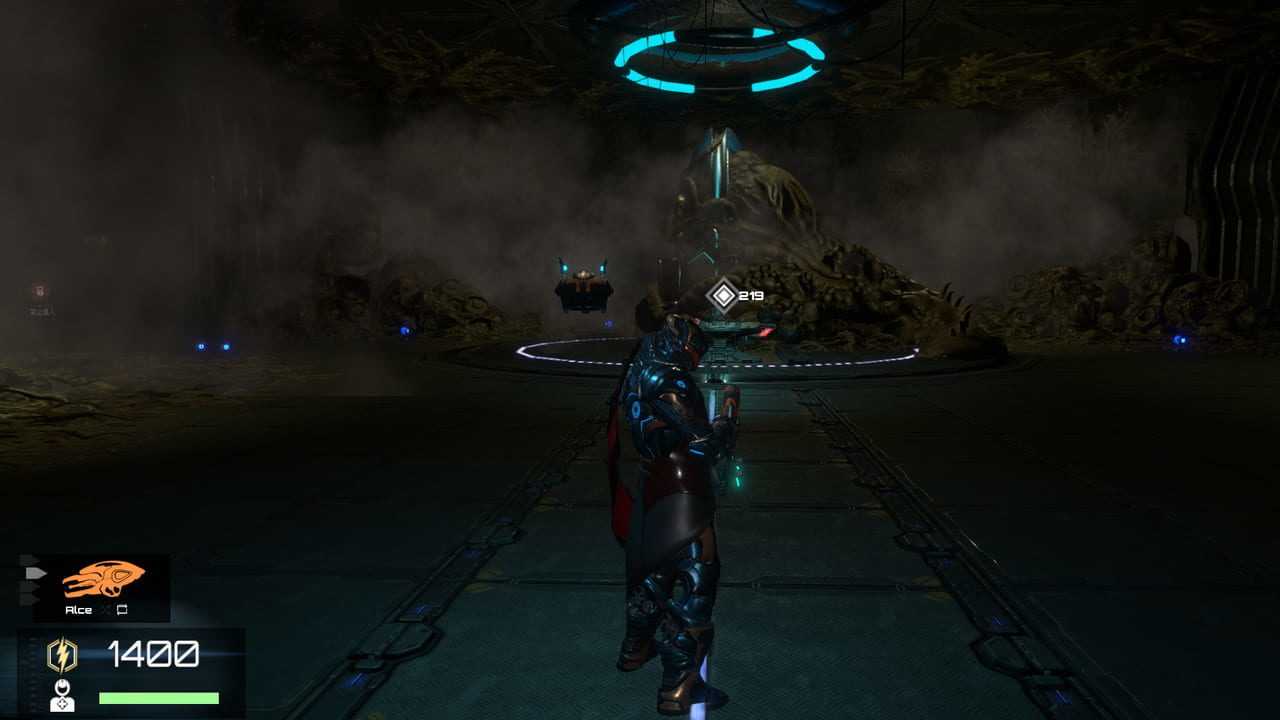Image resolution: width=1280 pixels, height=720 pixels.
Task: Click the weapon swap arrows icon beside Alce
Action: [122, 609]
